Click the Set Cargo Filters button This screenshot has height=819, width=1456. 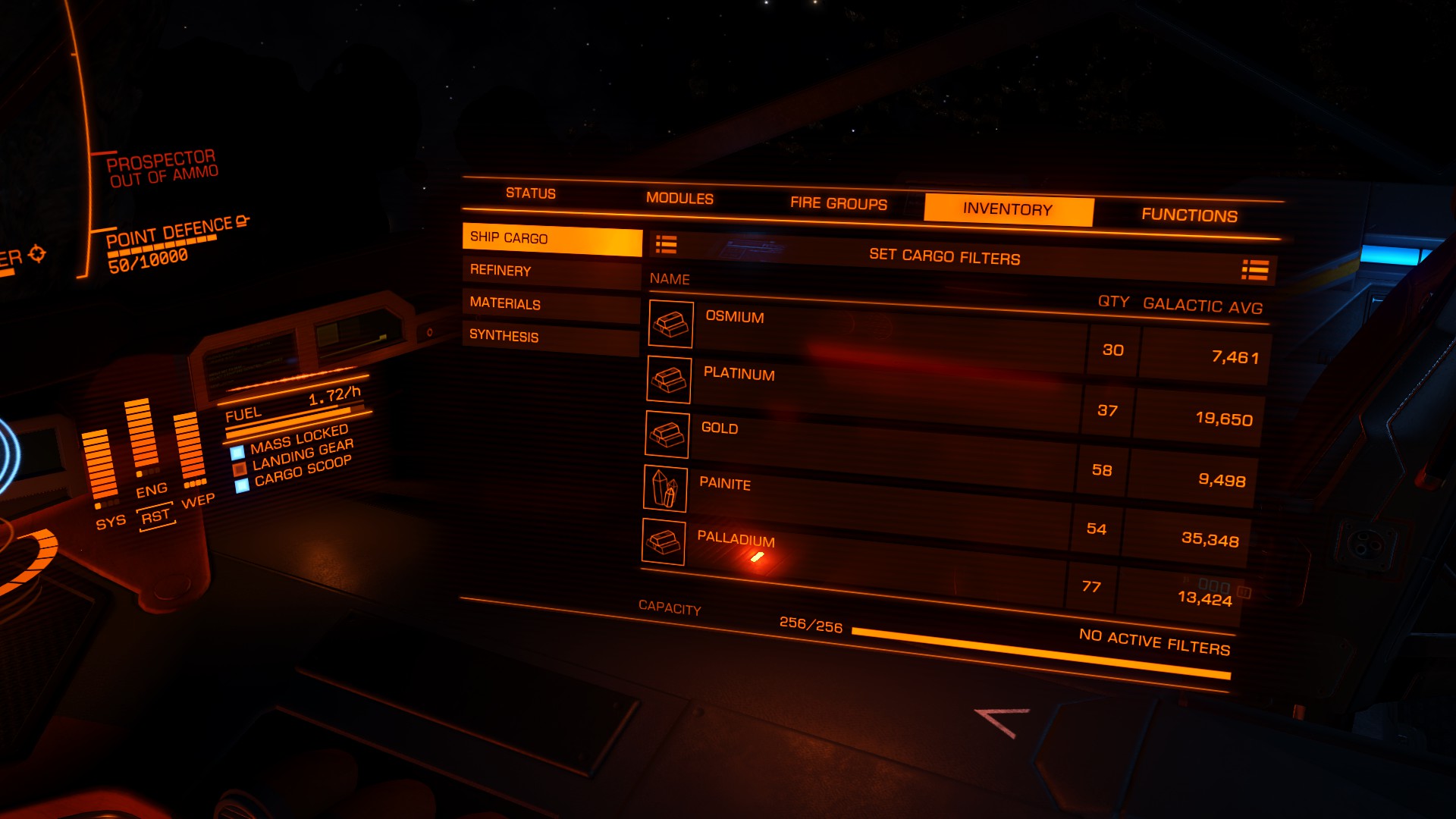[x=944, y=257]
